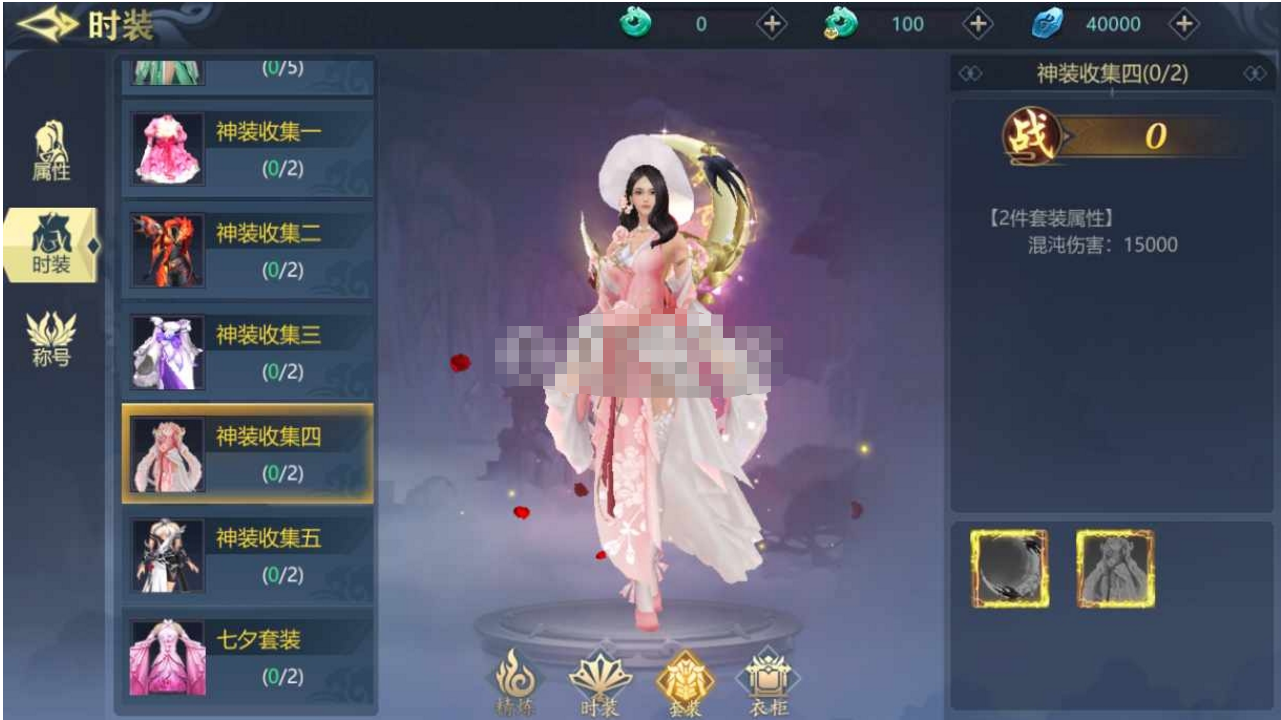Screen dimensions: 1281x720
Task: Select the bottom 套装 set tab
Action: [x=685, y=682]
